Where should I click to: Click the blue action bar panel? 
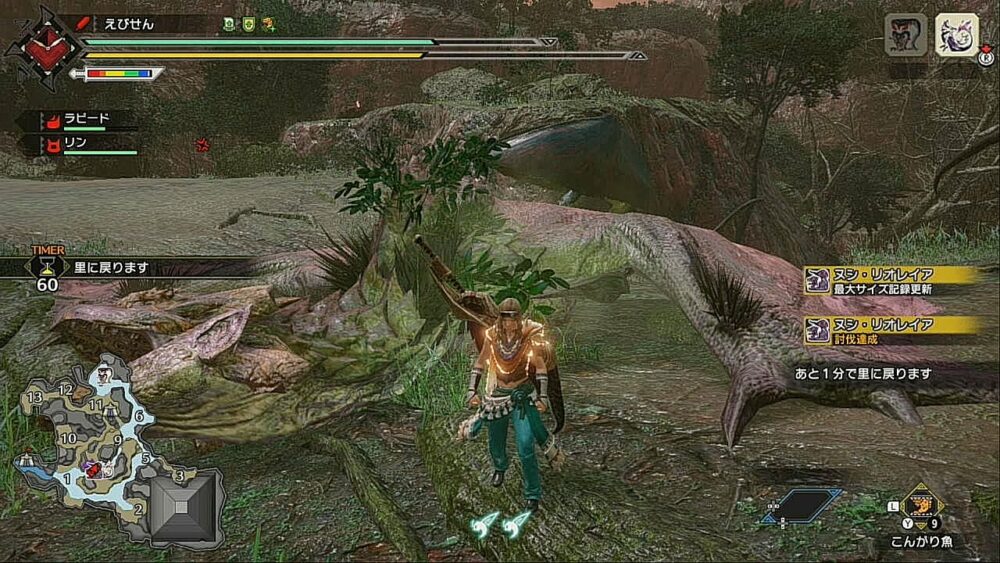[802, 505]
